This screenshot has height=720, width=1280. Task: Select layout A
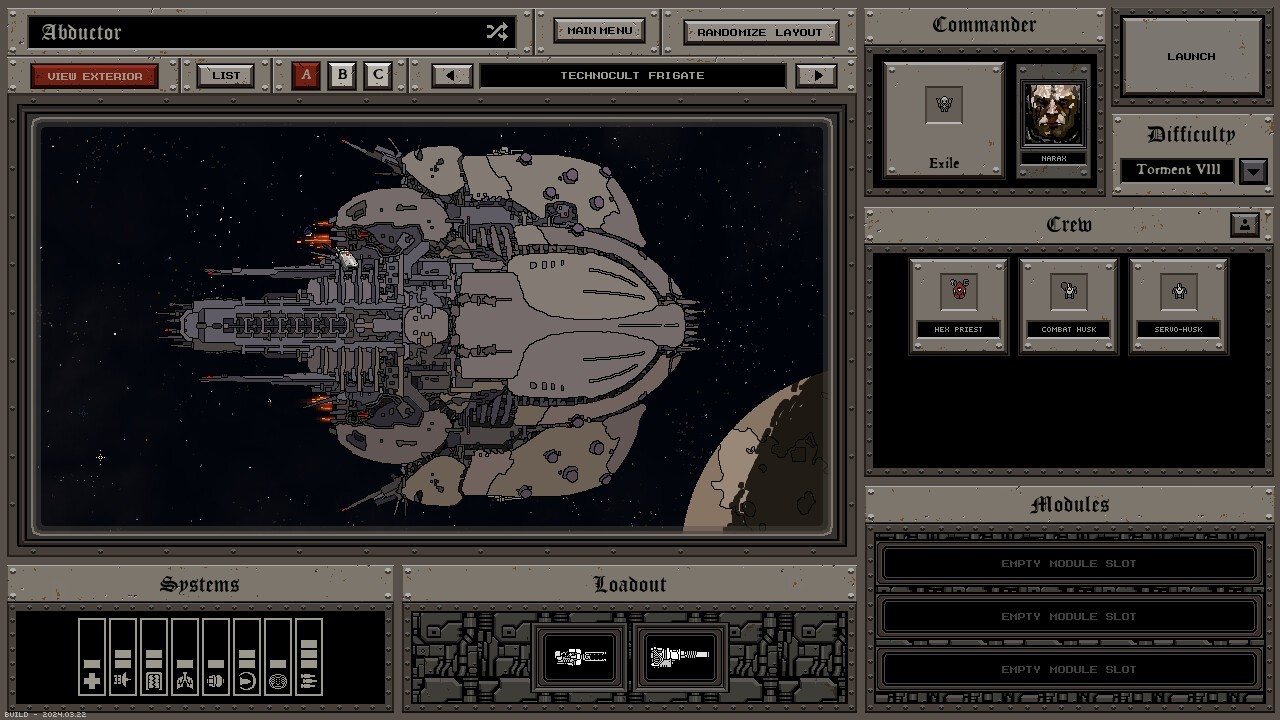[306, 75]
